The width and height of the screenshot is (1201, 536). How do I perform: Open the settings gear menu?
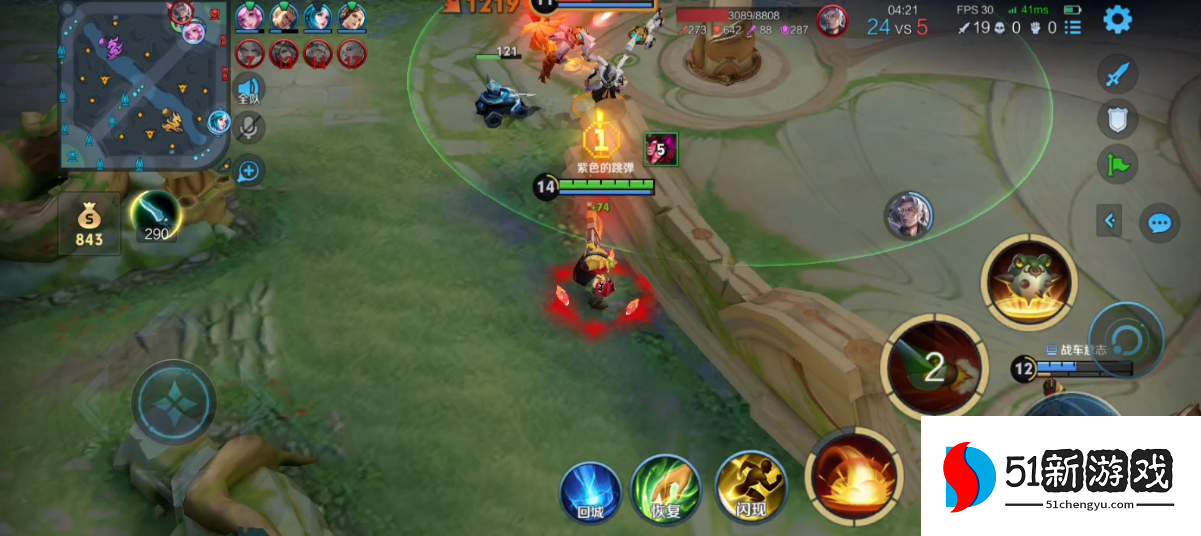click(1117, 19)
